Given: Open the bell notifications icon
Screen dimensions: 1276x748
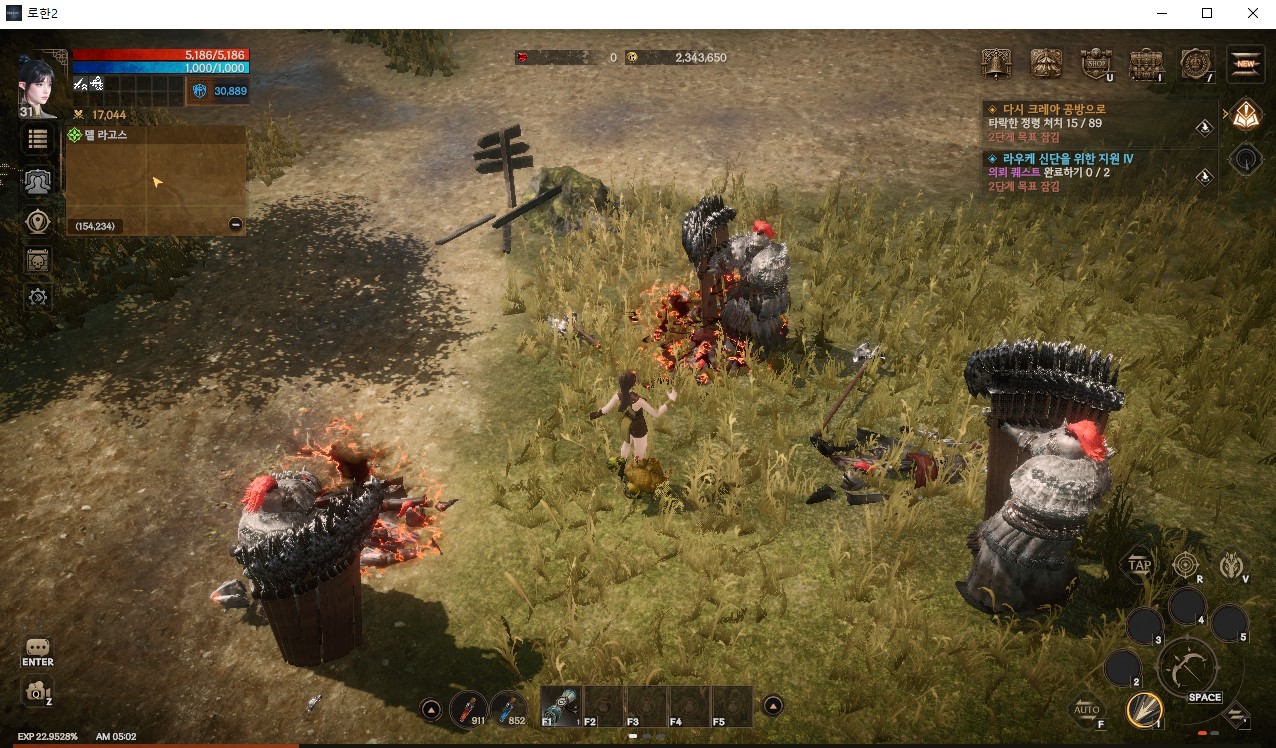Looking at the screenshot, I should [x=995, y=64].
